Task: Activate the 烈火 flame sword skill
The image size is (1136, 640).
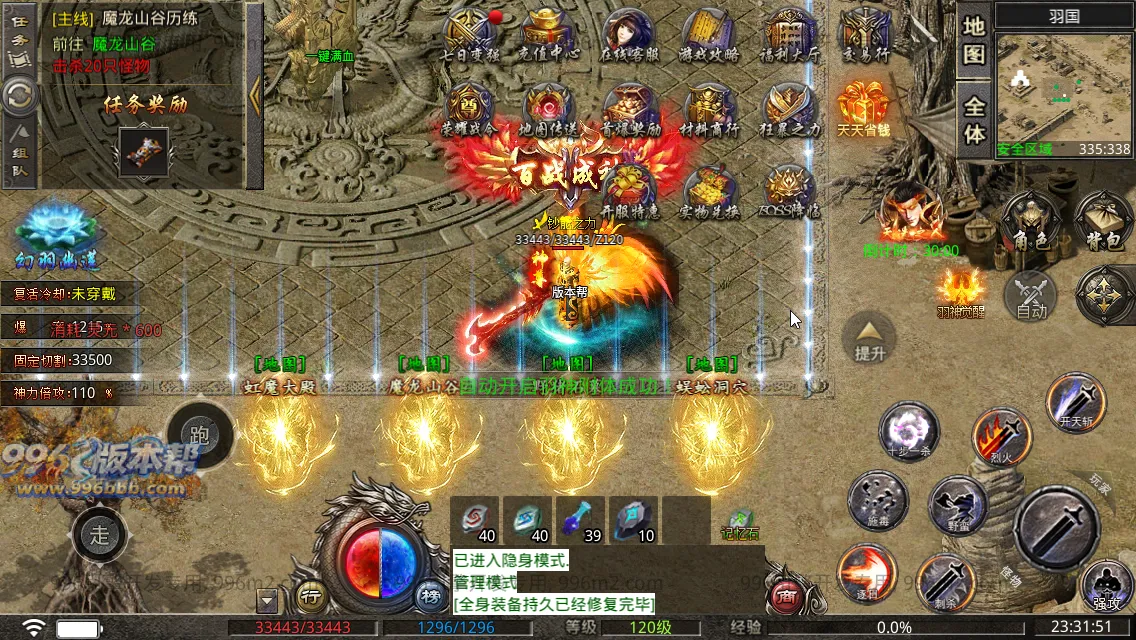Action: (x=1001, y=436)
